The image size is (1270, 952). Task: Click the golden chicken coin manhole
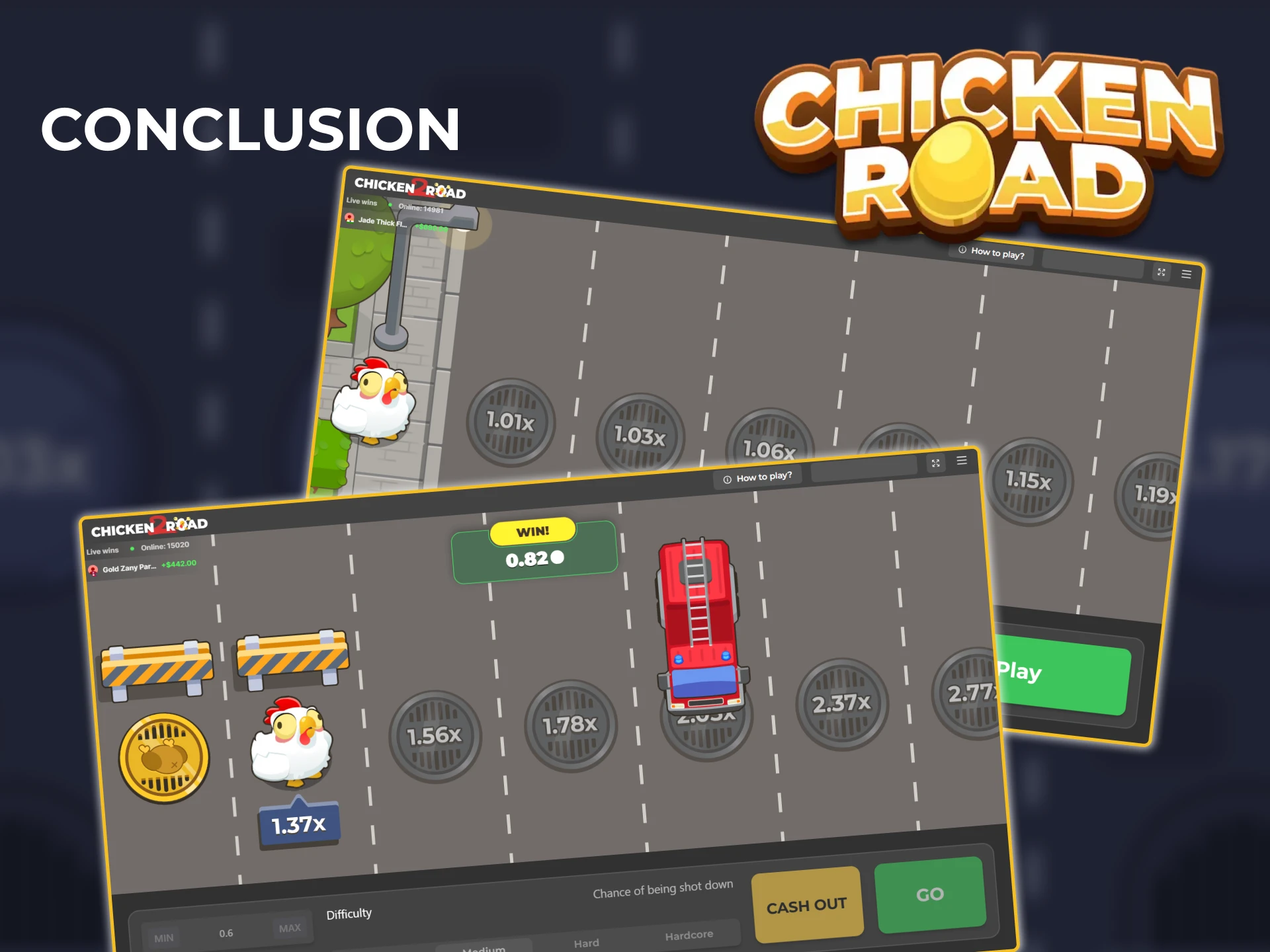tap(162, 759)
